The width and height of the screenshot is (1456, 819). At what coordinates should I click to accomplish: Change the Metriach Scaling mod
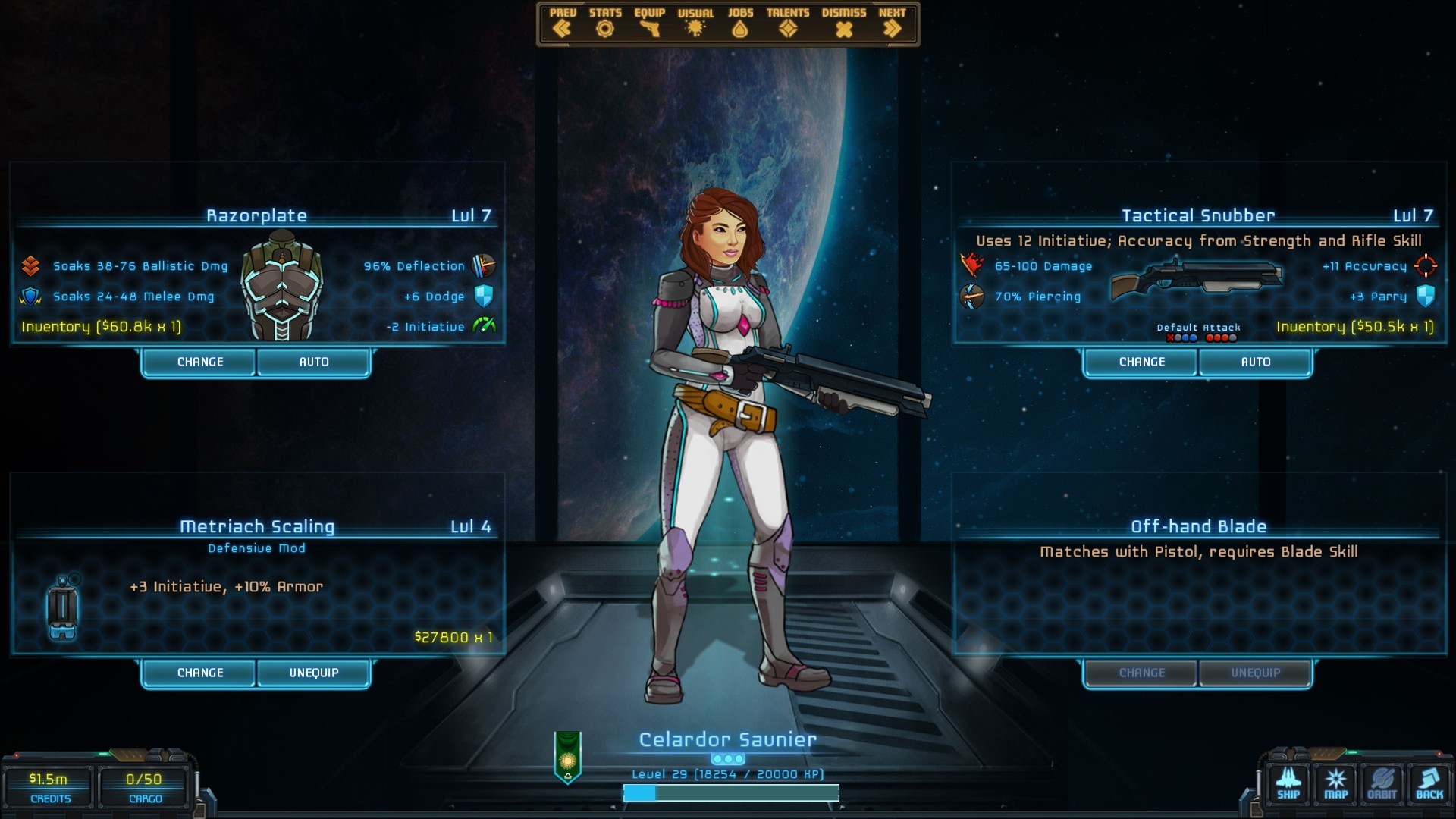click(x=200, y=673)
